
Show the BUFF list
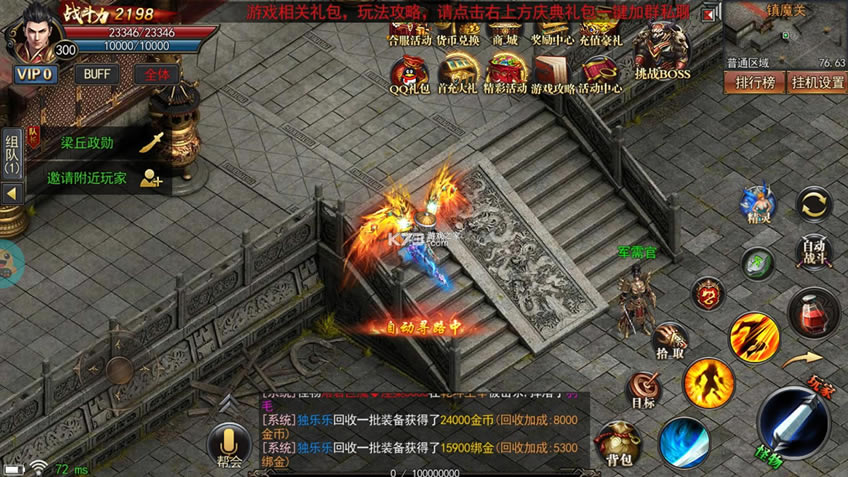click(x=97, y=74)
